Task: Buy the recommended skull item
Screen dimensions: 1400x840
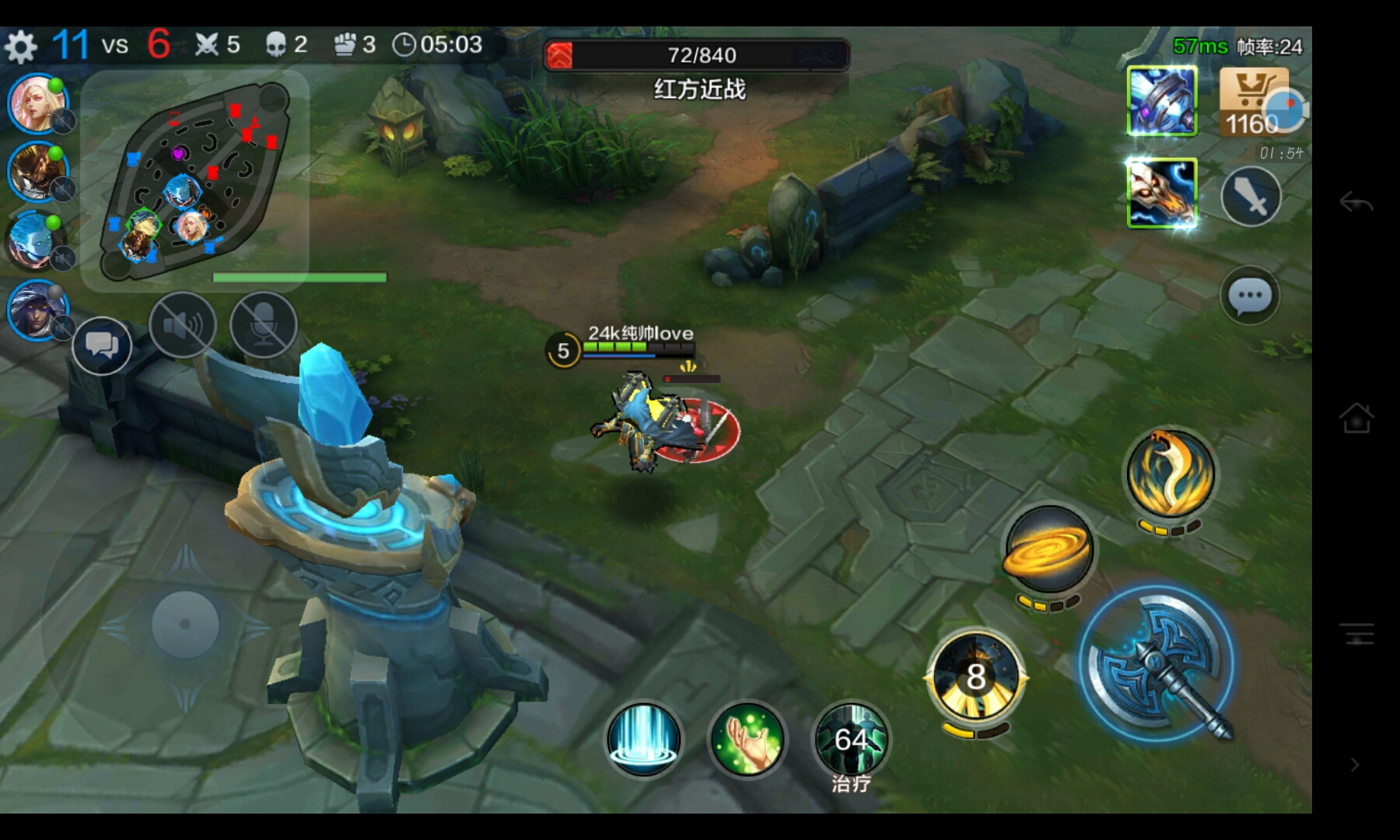Action: [x=1162, y=194]
